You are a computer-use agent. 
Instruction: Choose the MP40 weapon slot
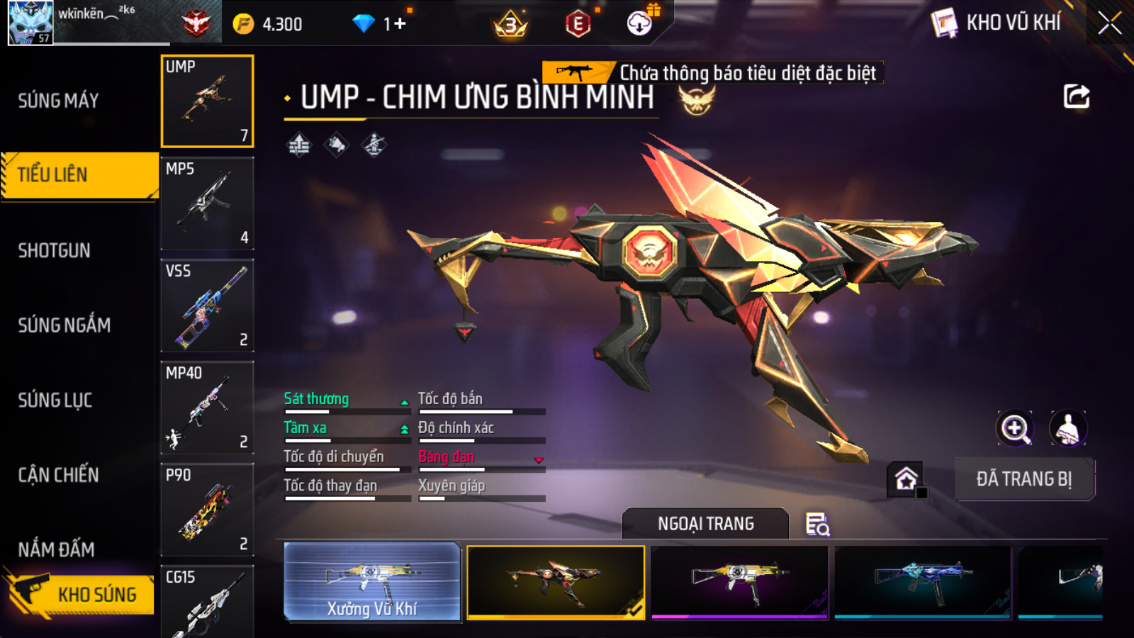207,407
